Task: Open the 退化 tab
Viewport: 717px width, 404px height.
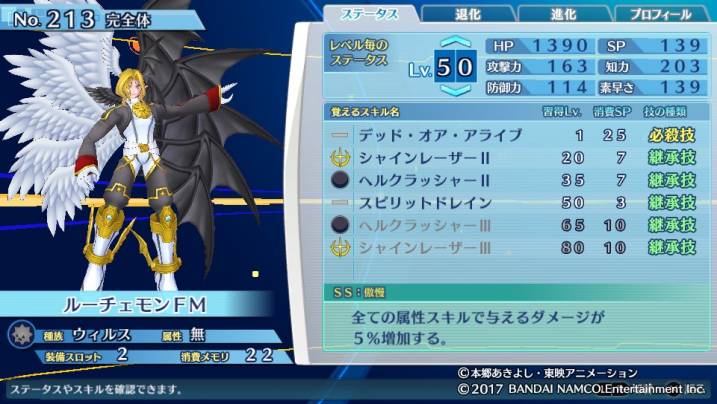Action: (466, 14)
